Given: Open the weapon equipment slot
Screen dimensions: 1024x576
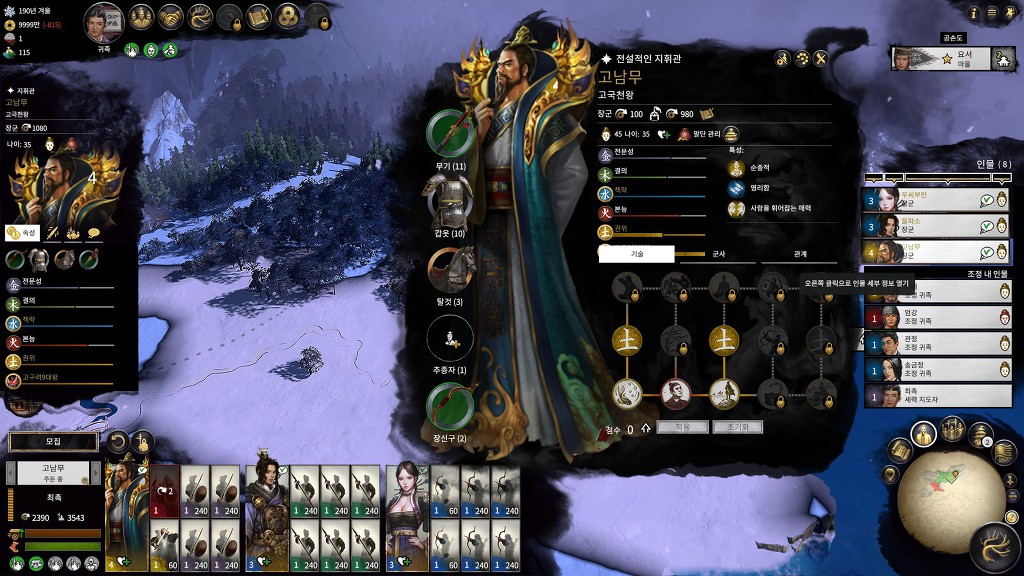Looking at the screenshot, I should 451,133.
